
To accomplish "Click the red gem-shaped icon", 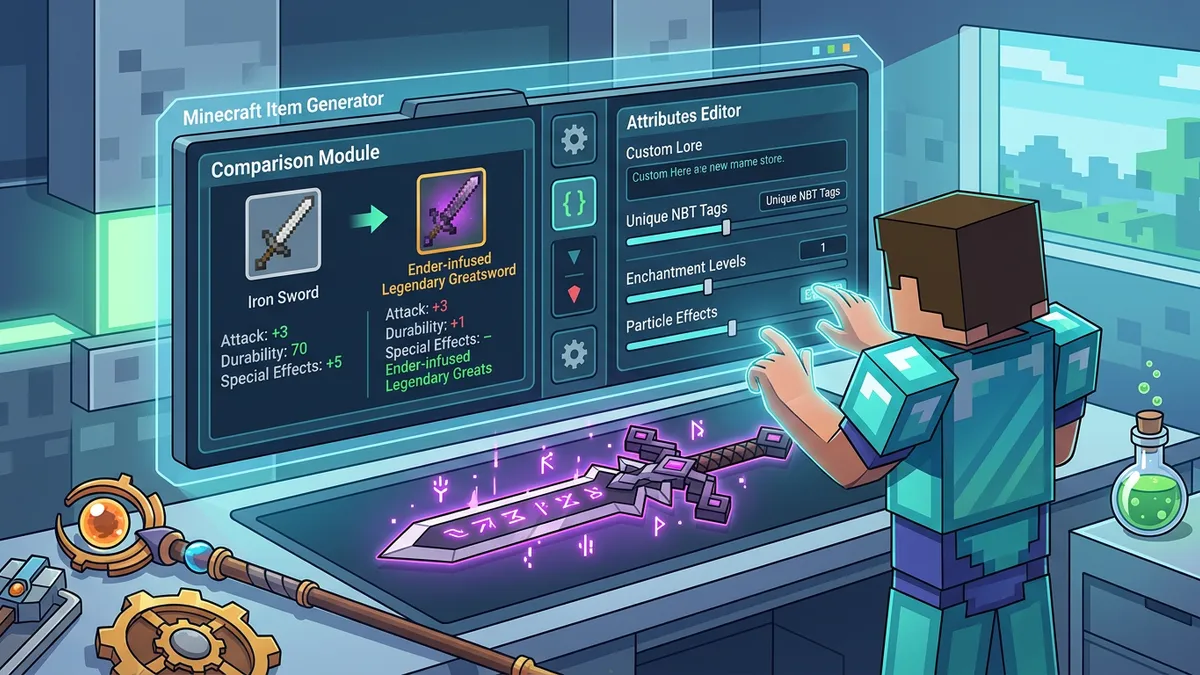I will pos(573,296).
